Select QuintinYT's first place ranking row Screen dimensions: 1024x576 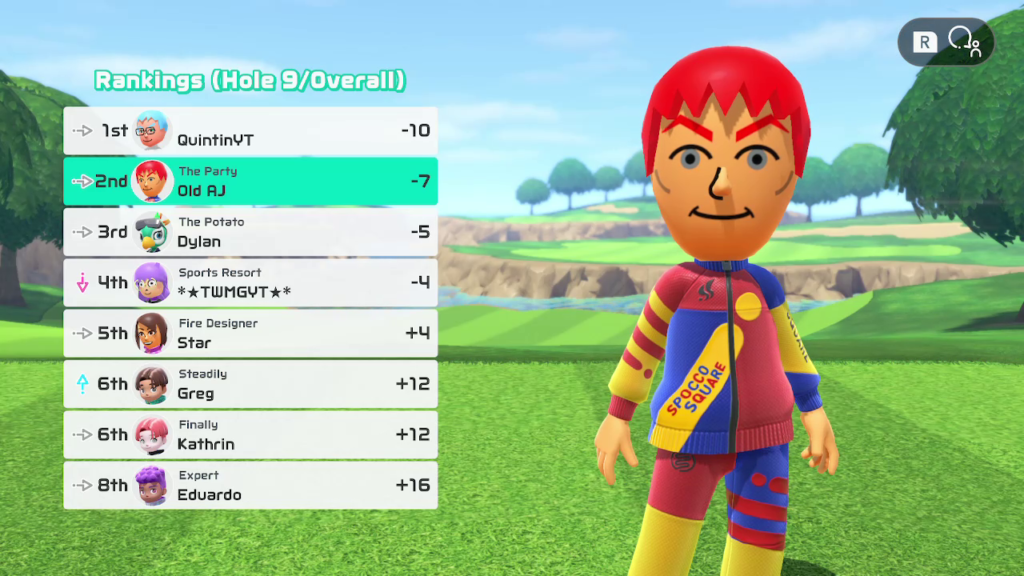[x=250, y=131]
